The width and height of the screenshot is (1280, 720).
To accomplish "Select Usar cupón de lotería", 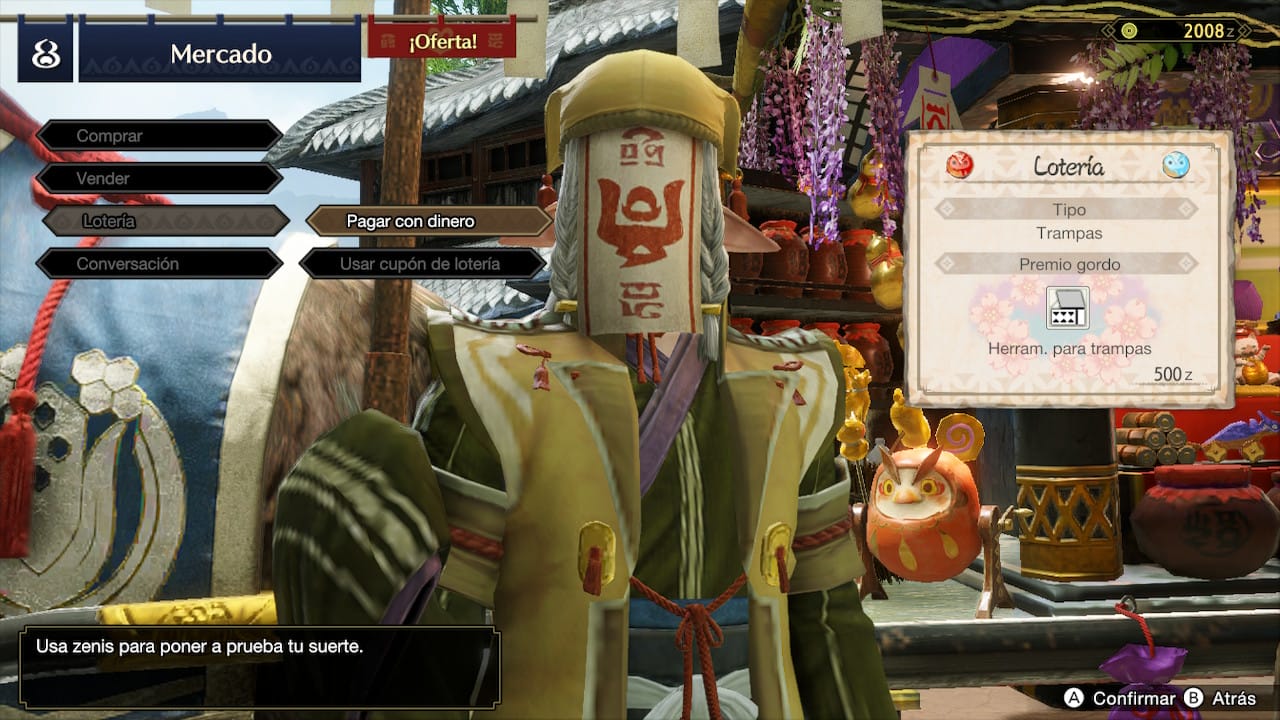I will pyautogui.click(x=422, y=264).
